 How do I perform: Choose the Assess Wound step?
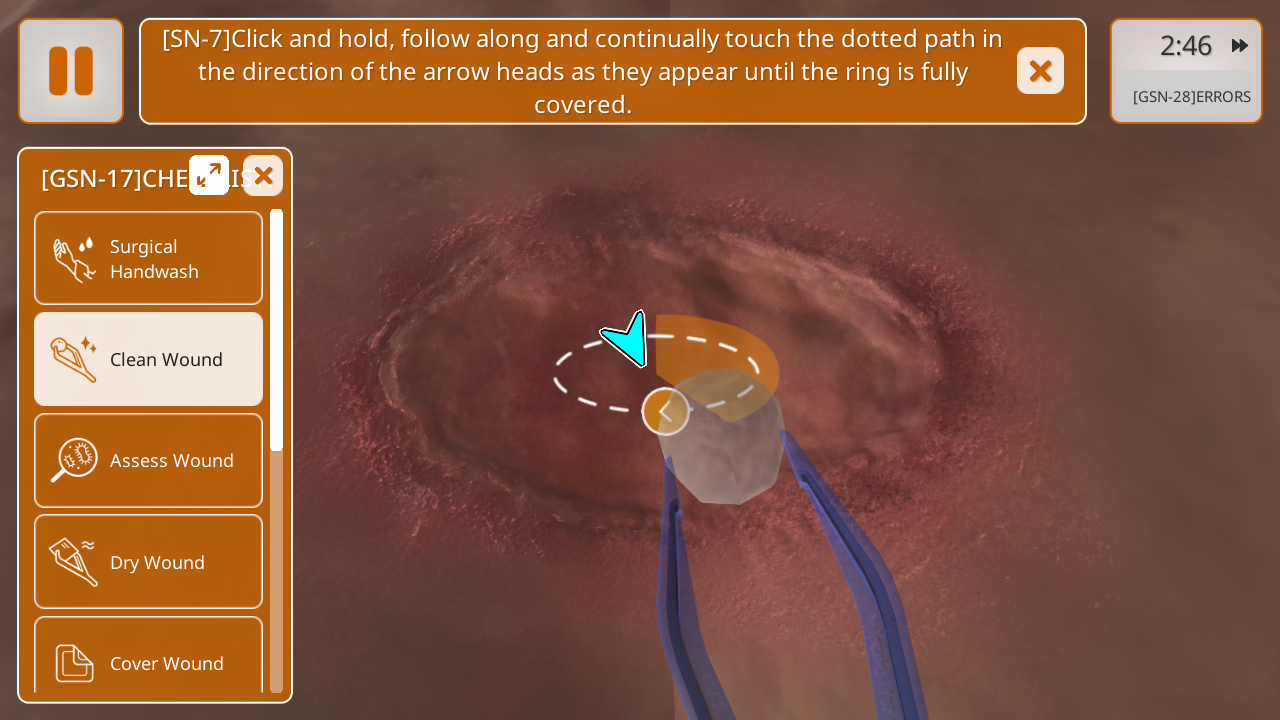[x=149, y=460]
